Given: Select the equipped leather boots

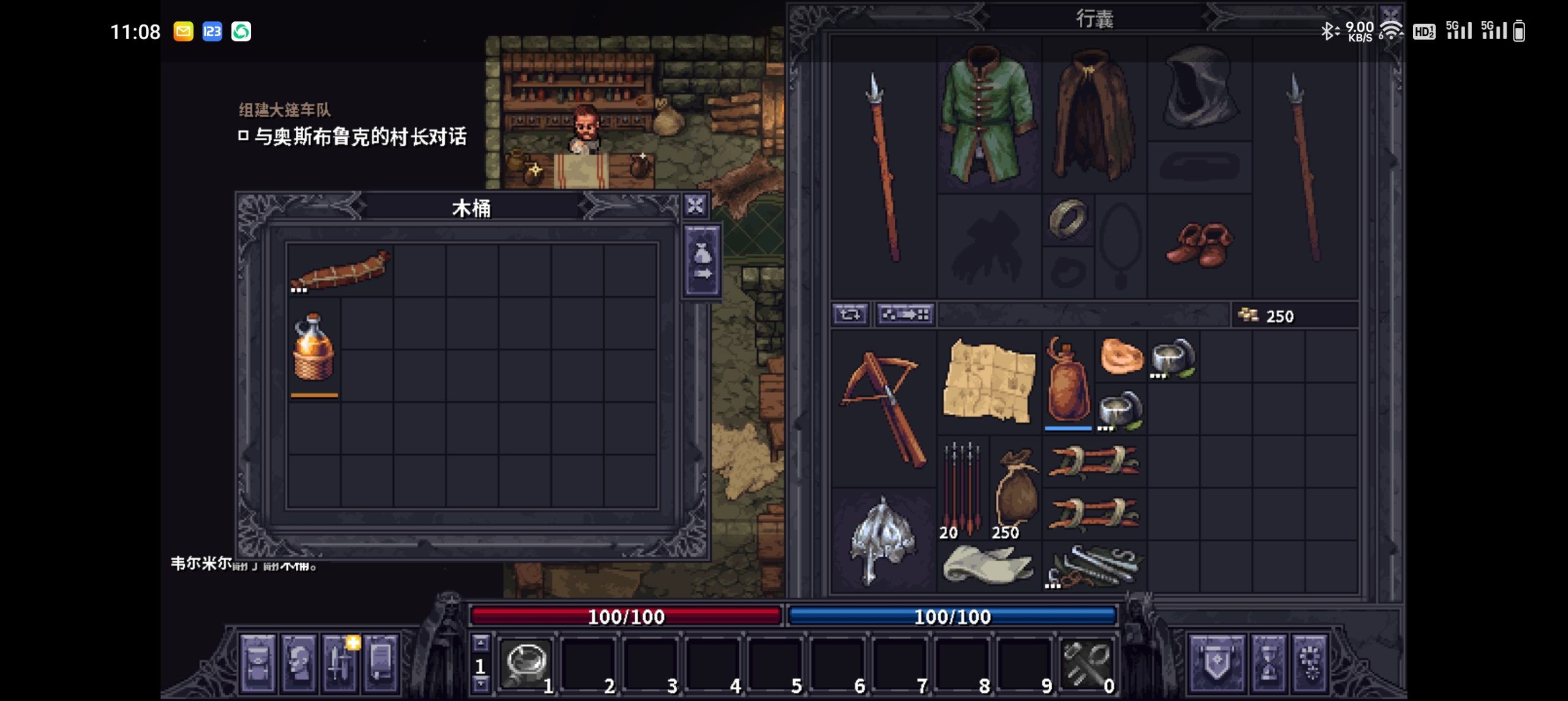Looking at the screenshot, I should click(1199, 244).
